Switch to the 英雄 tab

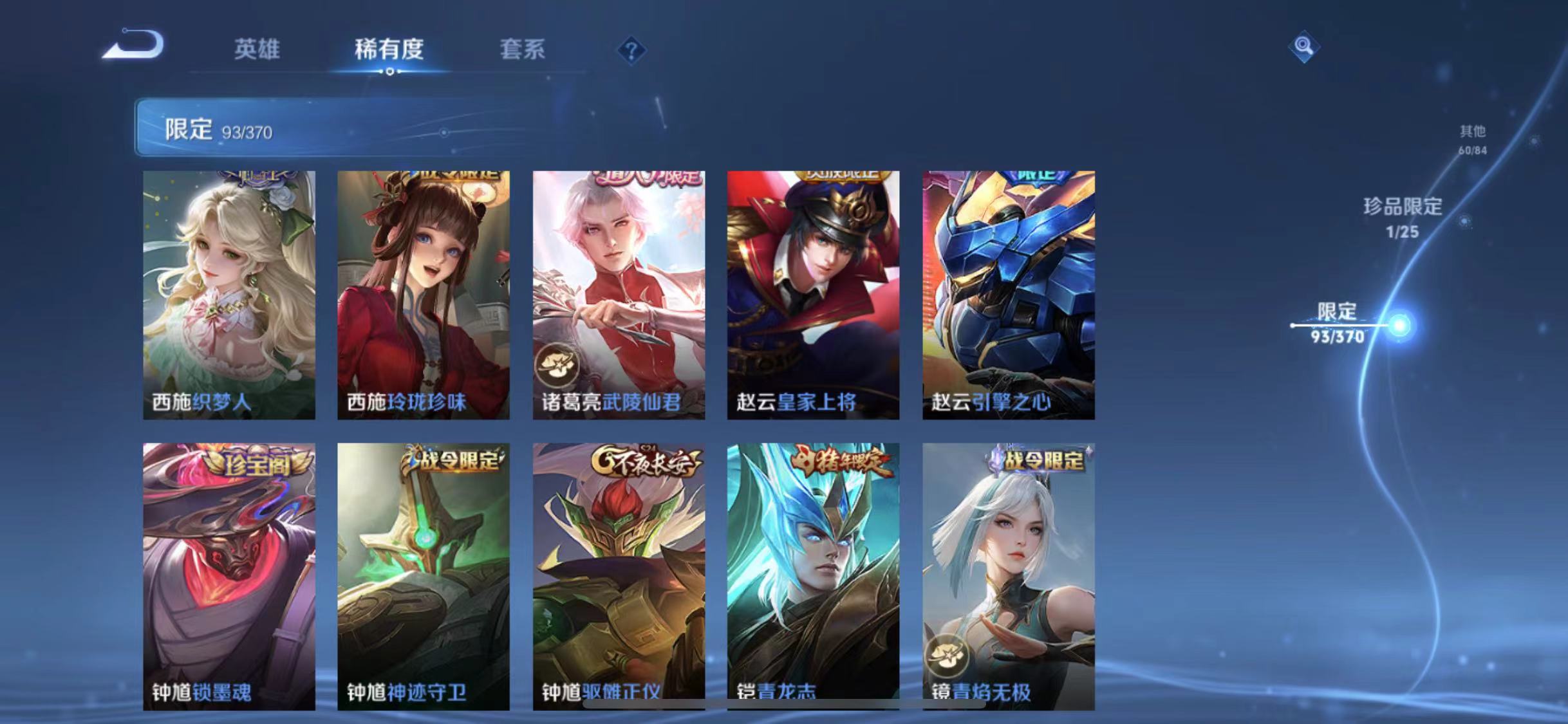point(258,50)
